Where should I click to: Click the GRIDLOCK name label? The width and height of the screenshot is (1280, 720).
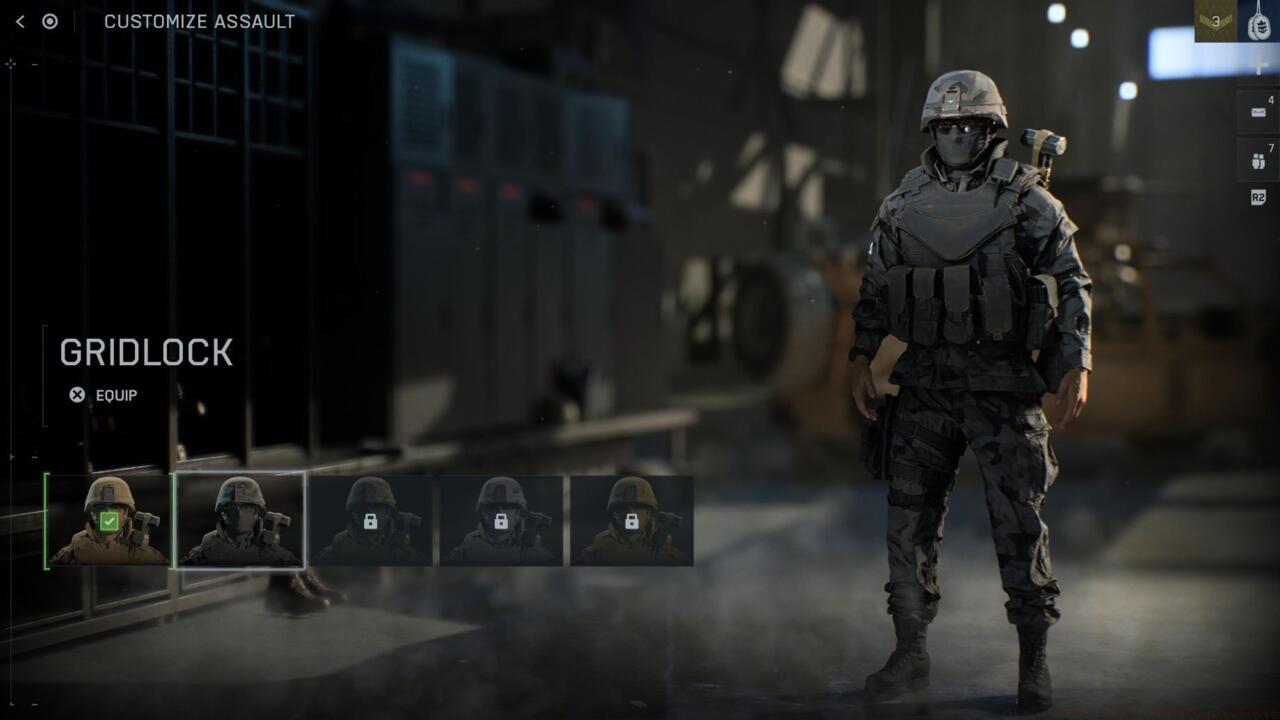tap(146, 352)
